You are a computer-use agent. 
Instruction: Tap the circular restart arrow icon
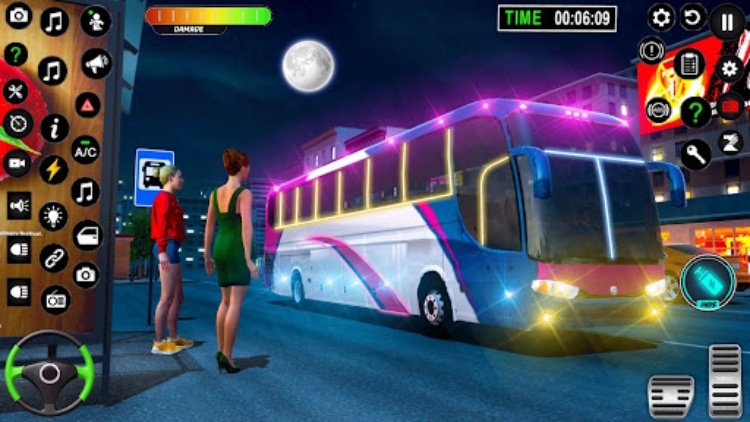coord(693,17)
